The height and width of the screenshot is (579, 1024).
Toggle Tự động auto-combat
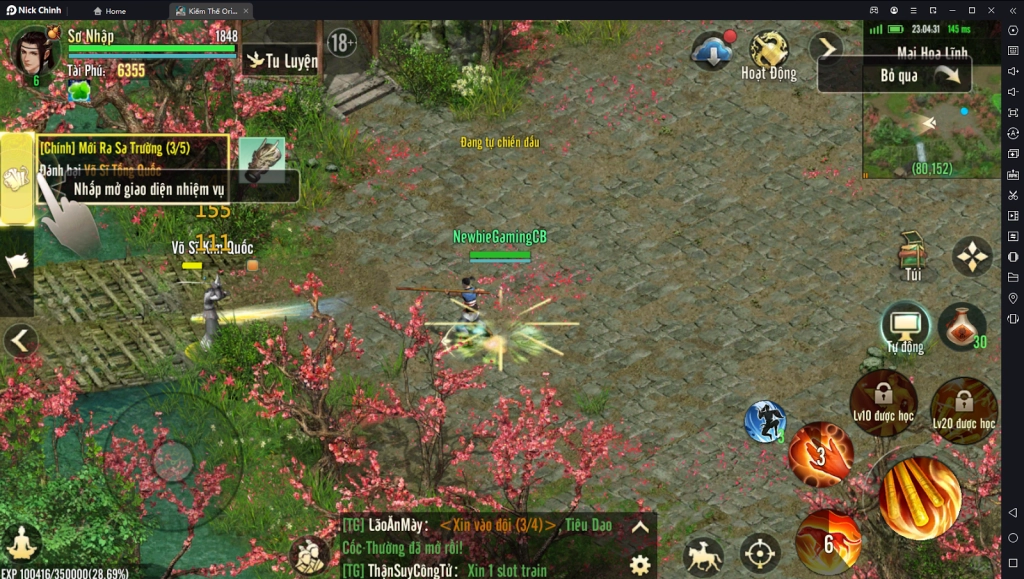pyautogui.click(x=905, y=328)
